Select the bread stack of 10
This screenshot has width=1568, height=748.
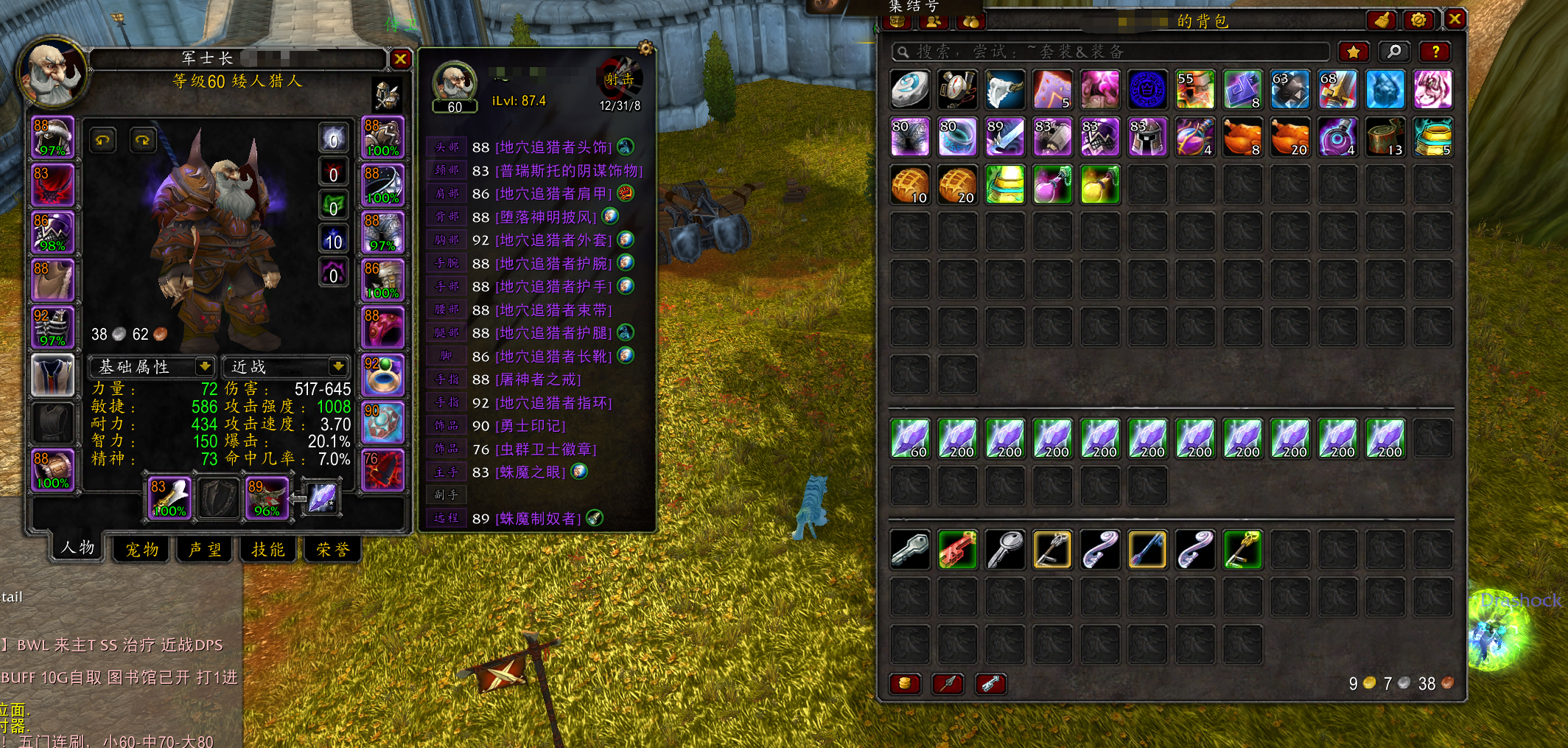(x=910, y=184)
